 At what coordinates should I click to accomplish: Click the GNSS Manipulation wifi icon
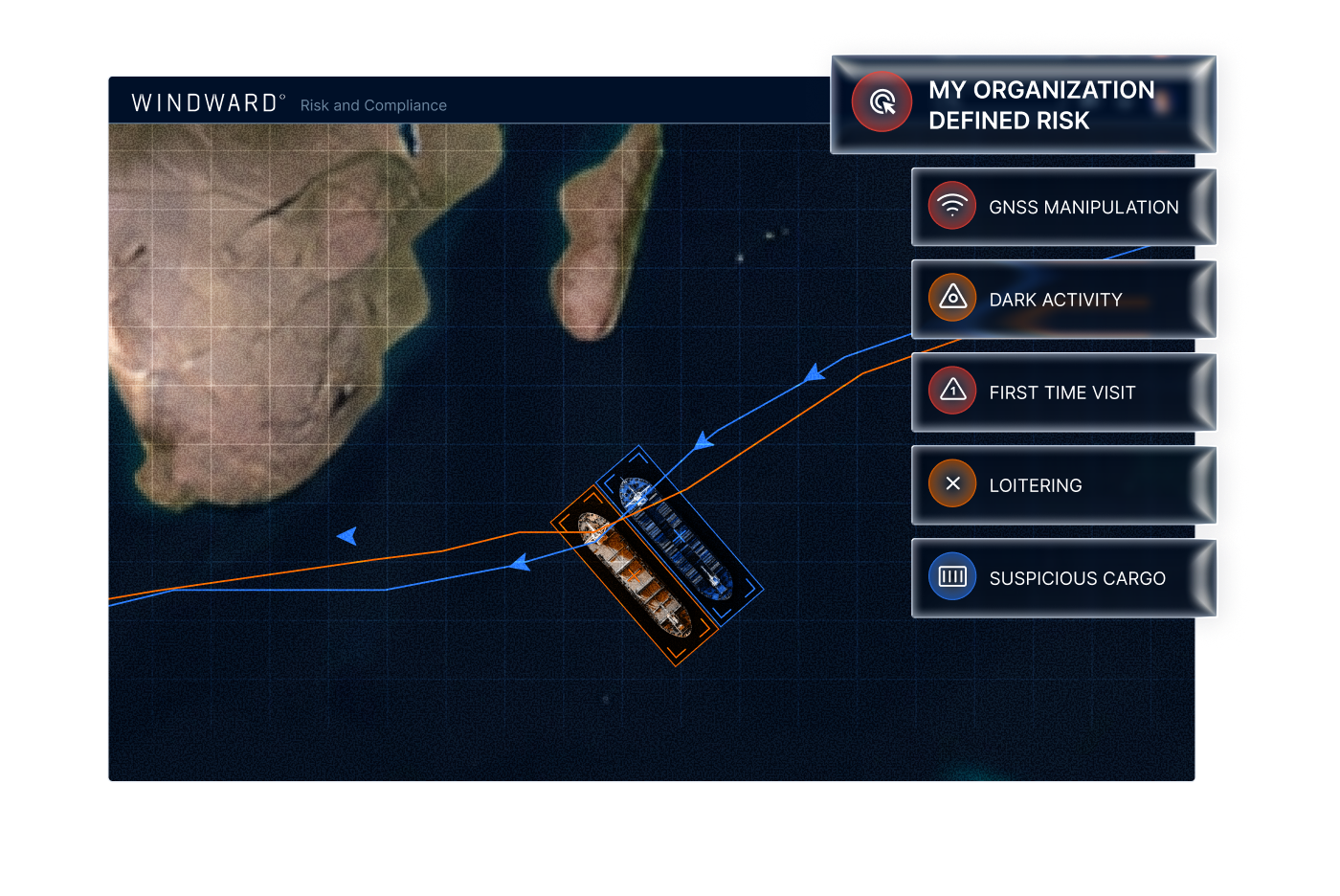coord(951,205)
